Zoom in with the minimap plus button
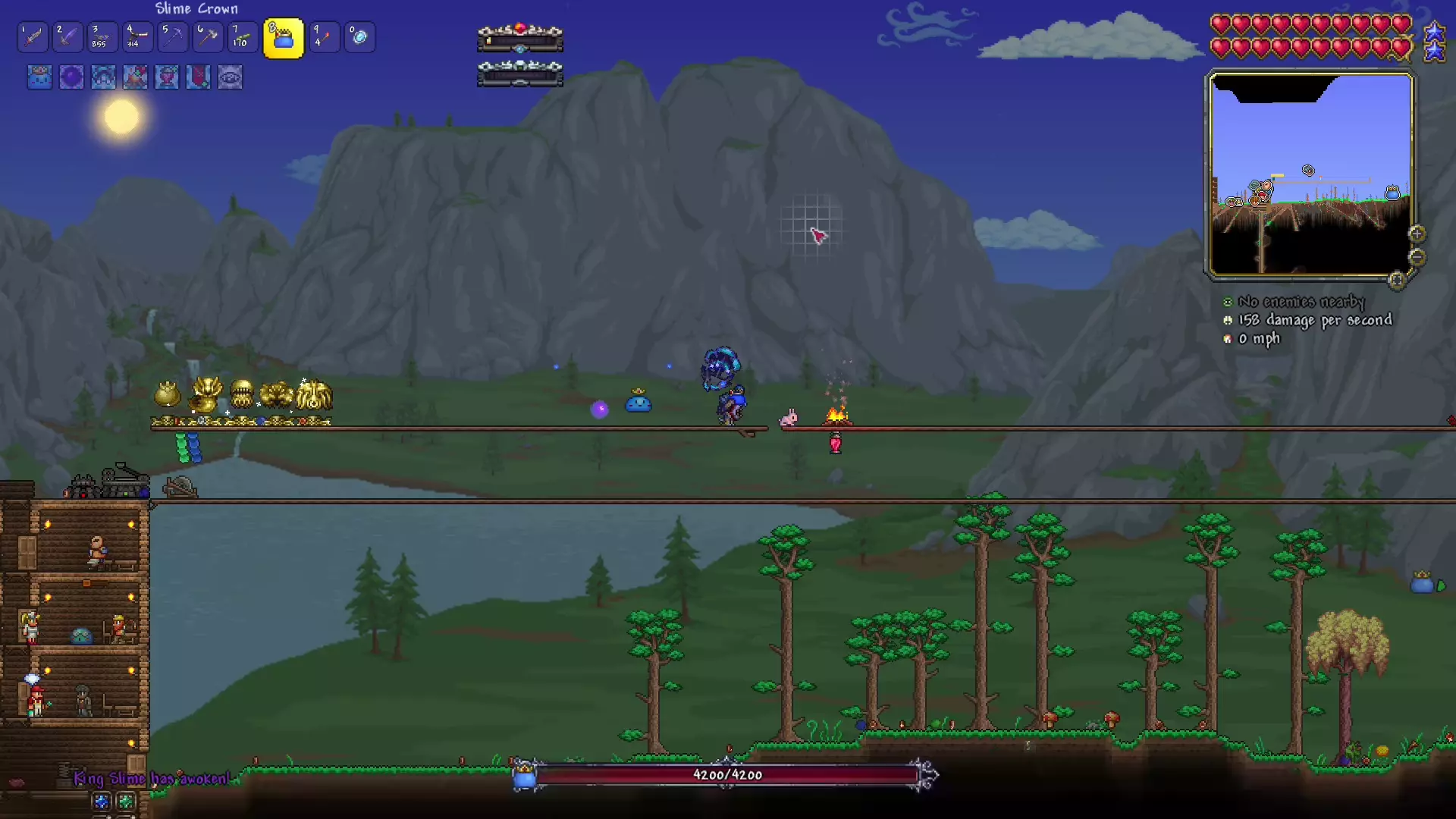This screenshot has width=1456, height=819. tap(1417, 234)
